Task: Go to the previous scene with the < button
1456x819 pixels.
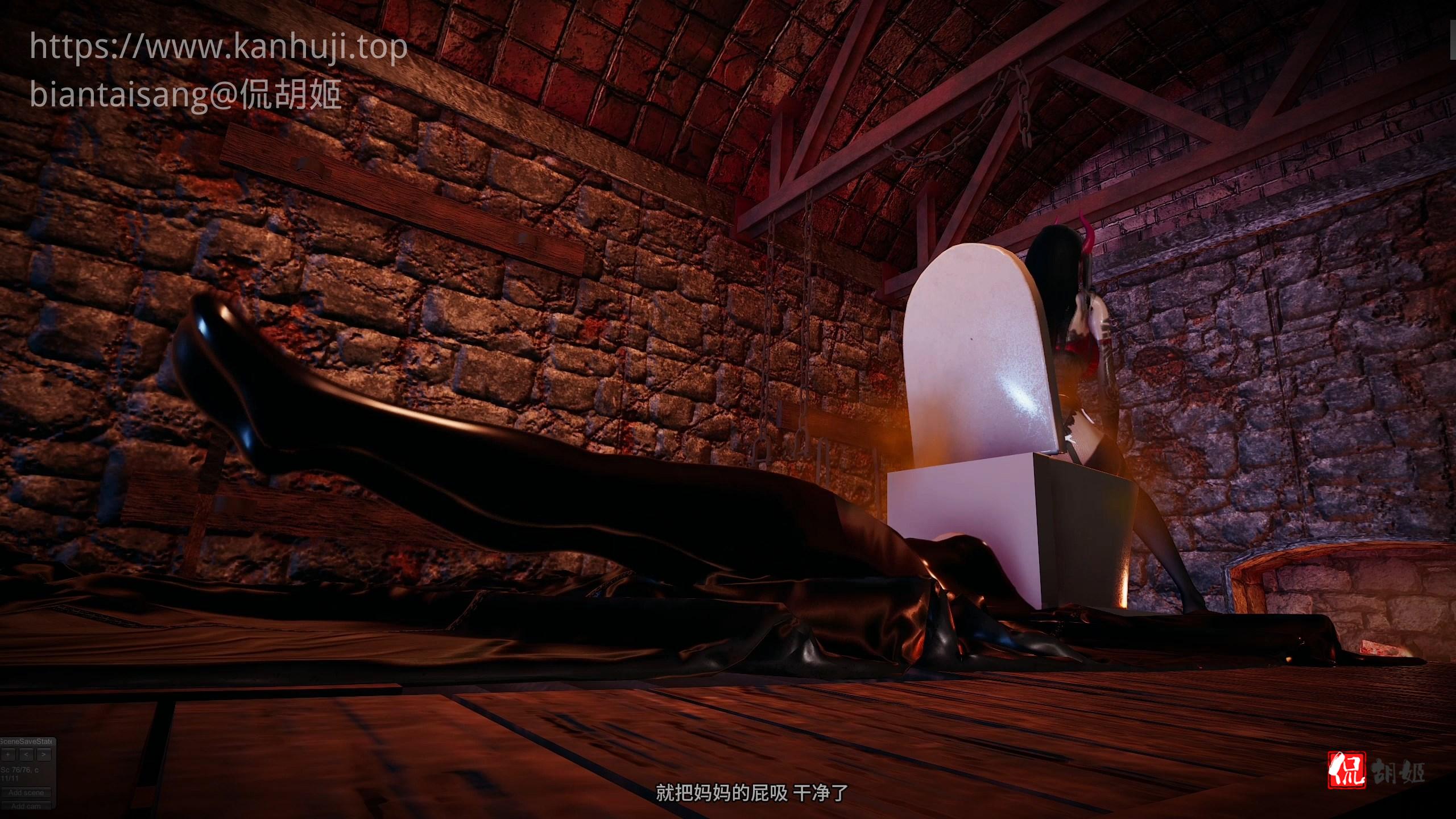Action: click(x=26, y=755)
